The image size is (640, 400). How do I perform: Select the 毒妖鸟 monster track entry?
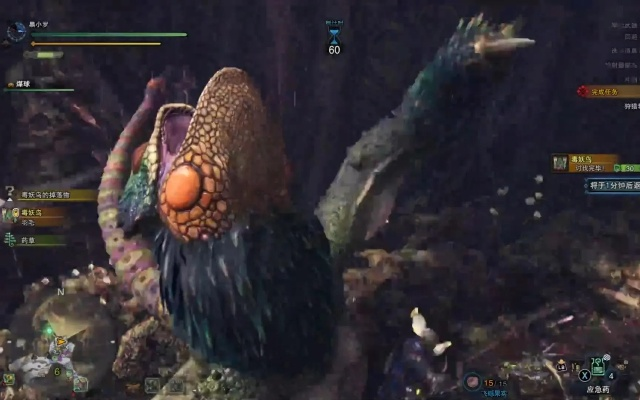coord(36,213)
